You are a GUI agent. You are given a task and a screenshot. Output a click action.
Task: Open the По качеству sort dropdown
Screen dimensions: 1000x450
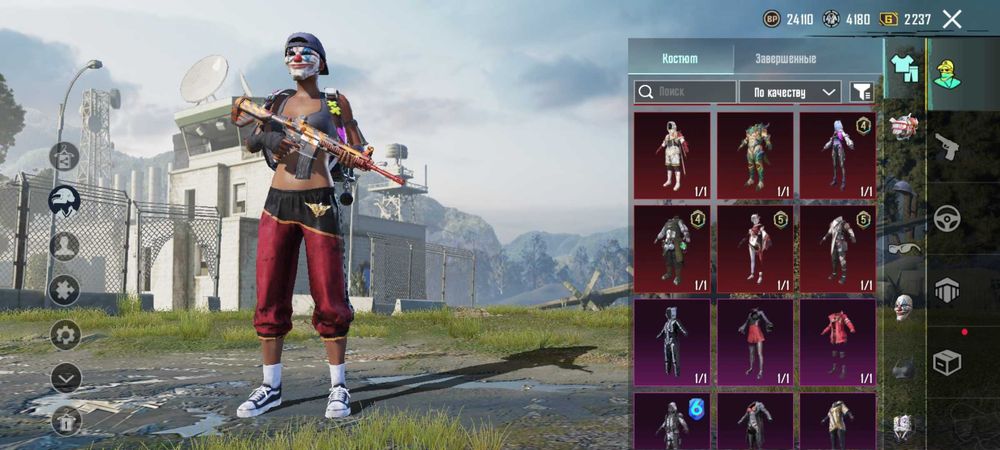[x=790, y=92]
